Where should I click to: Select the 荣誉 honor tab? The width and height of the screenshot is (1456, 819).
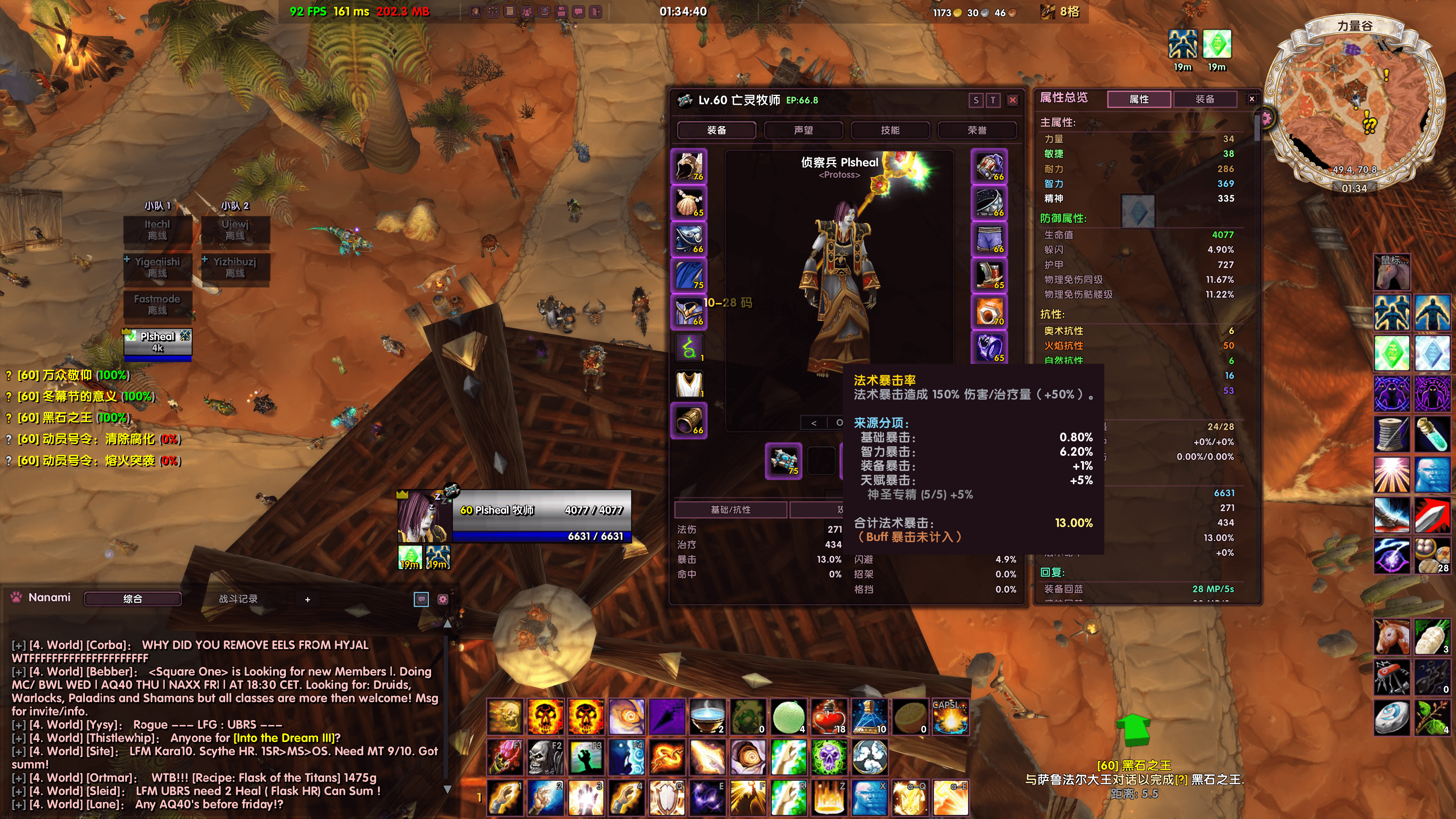[977, 130]
